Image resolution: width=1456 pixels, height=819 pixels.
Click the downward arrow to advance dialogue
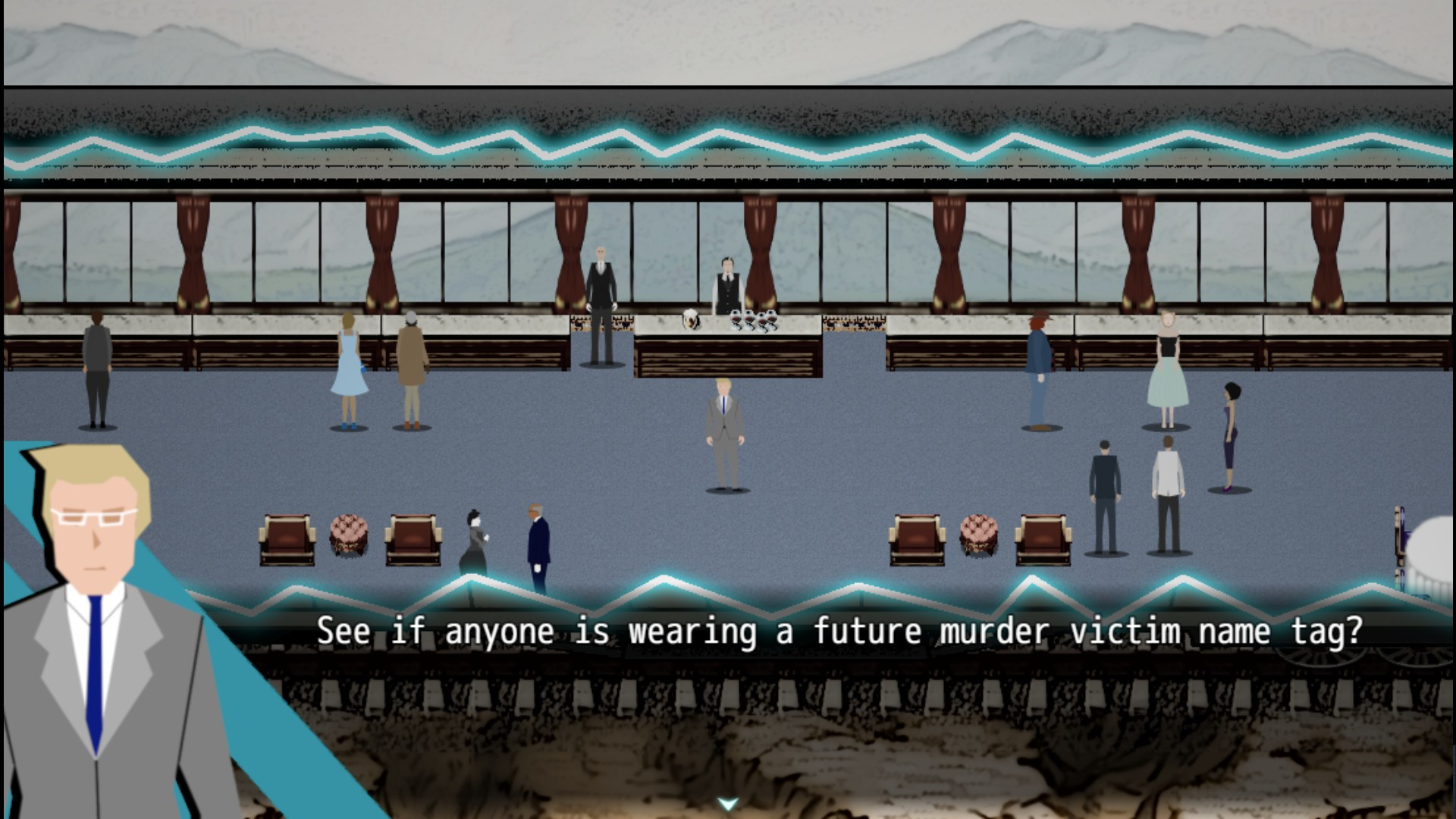coord(727,800)
